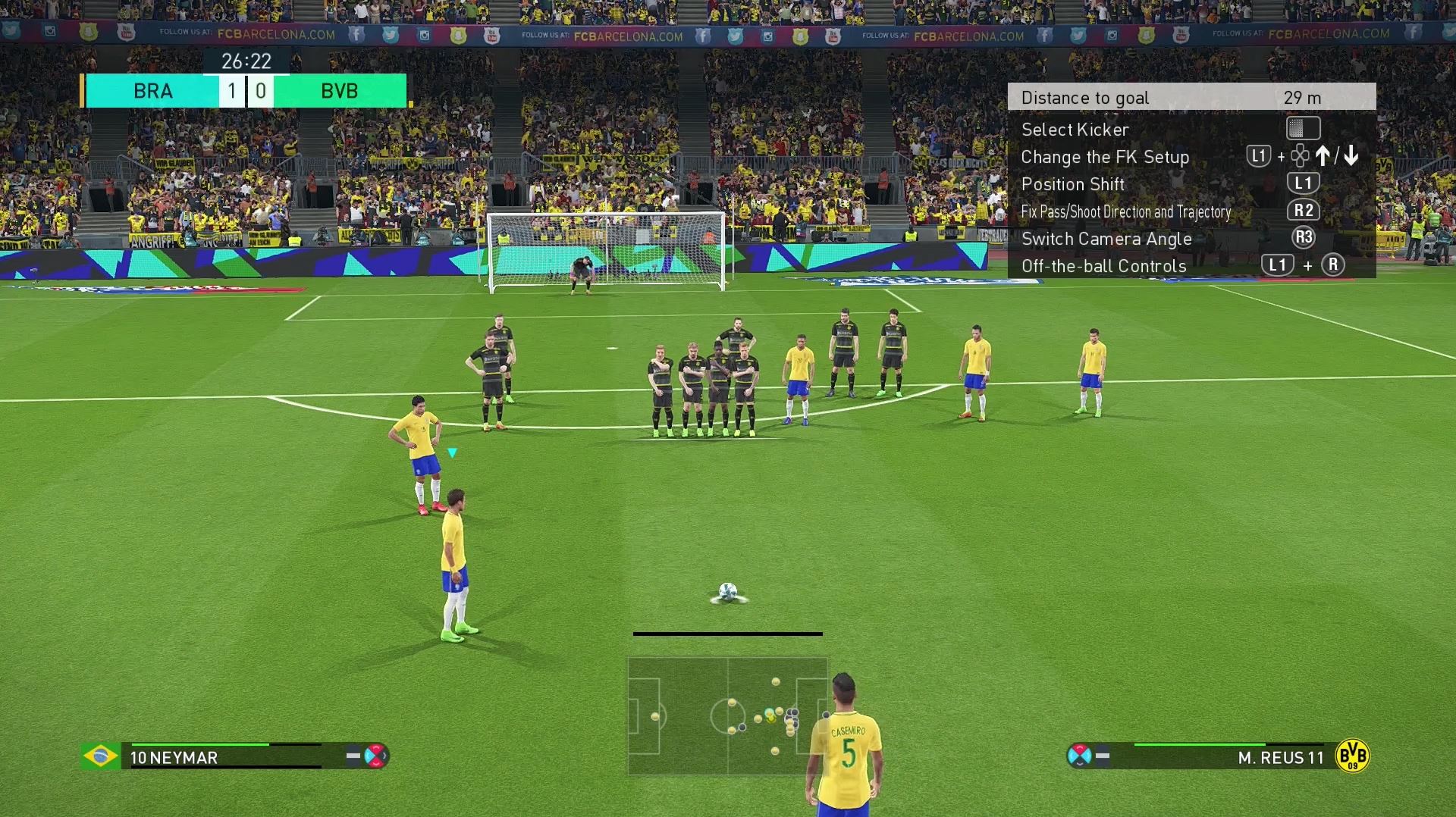Click the pitch radar minimap
1456x817 pixels.
point(726,715)
